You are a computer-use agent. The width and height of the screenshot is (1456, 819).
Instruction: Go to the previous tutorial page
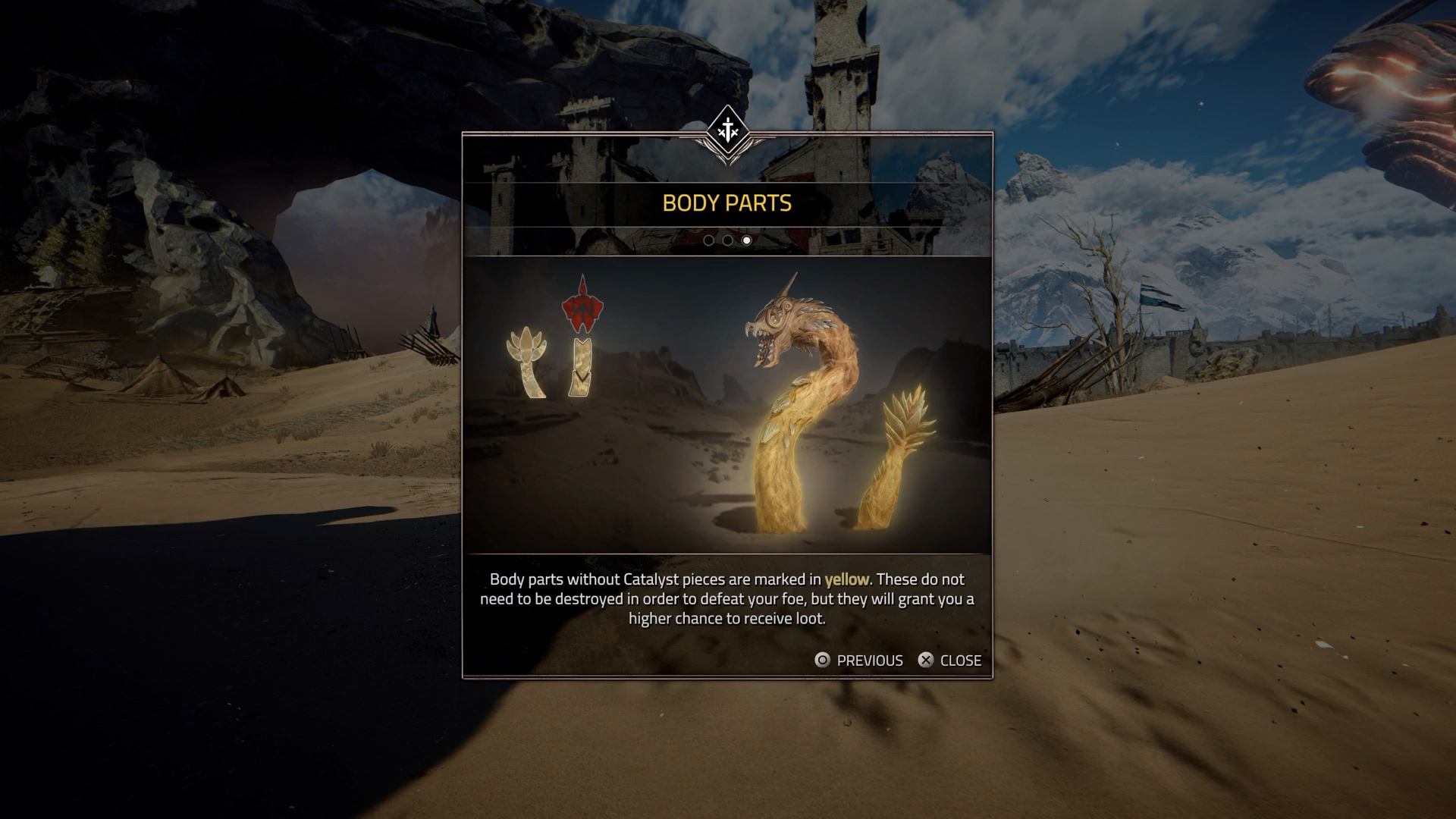858,661
